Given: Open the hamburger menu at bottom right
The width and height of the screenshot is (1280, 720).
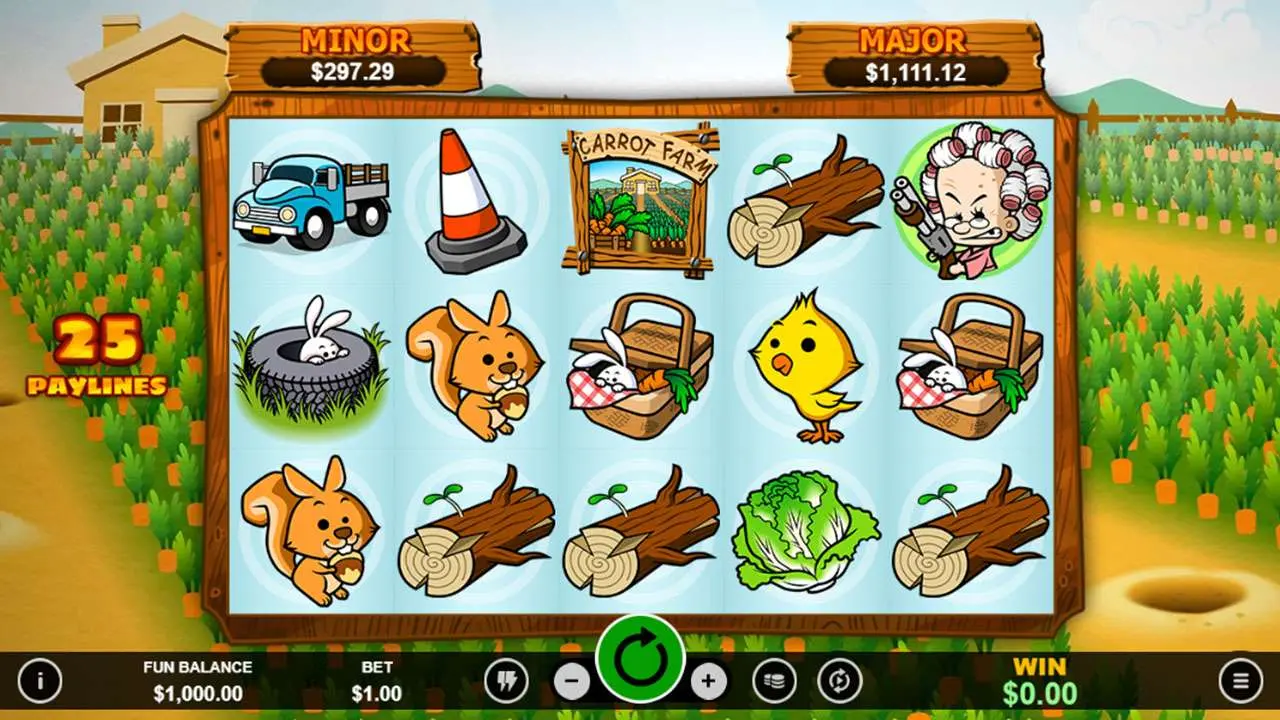Looking at the screenshot, I should click(x=1243, y=677).
